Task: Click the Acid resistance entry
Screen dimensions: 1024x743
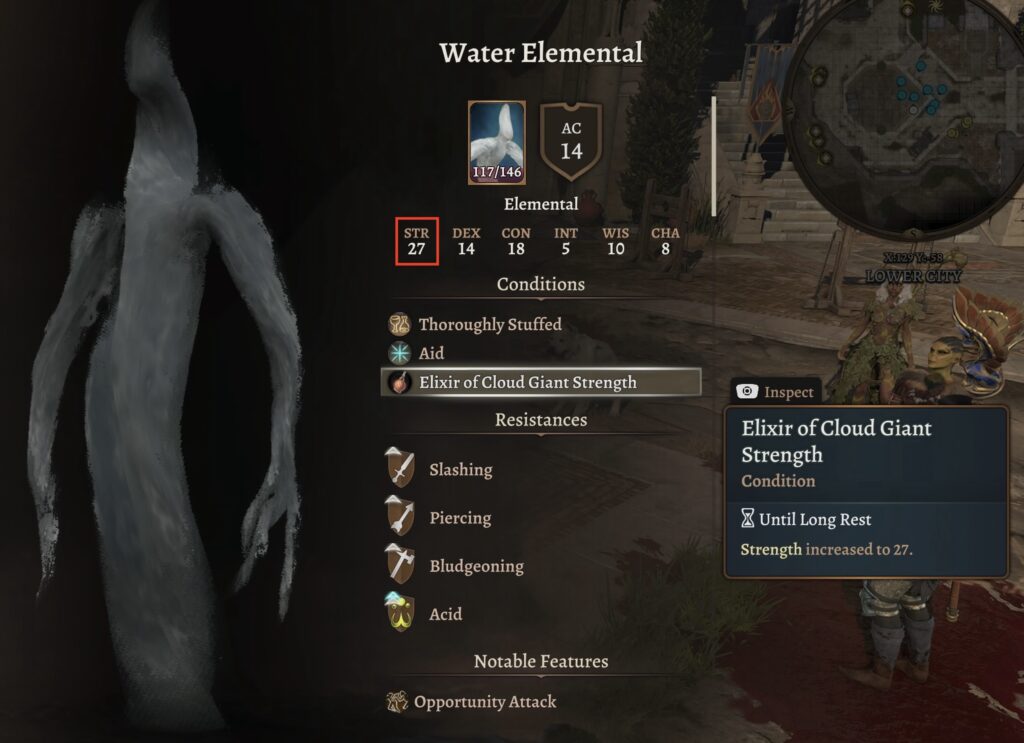Action: (x=445, y=614)
